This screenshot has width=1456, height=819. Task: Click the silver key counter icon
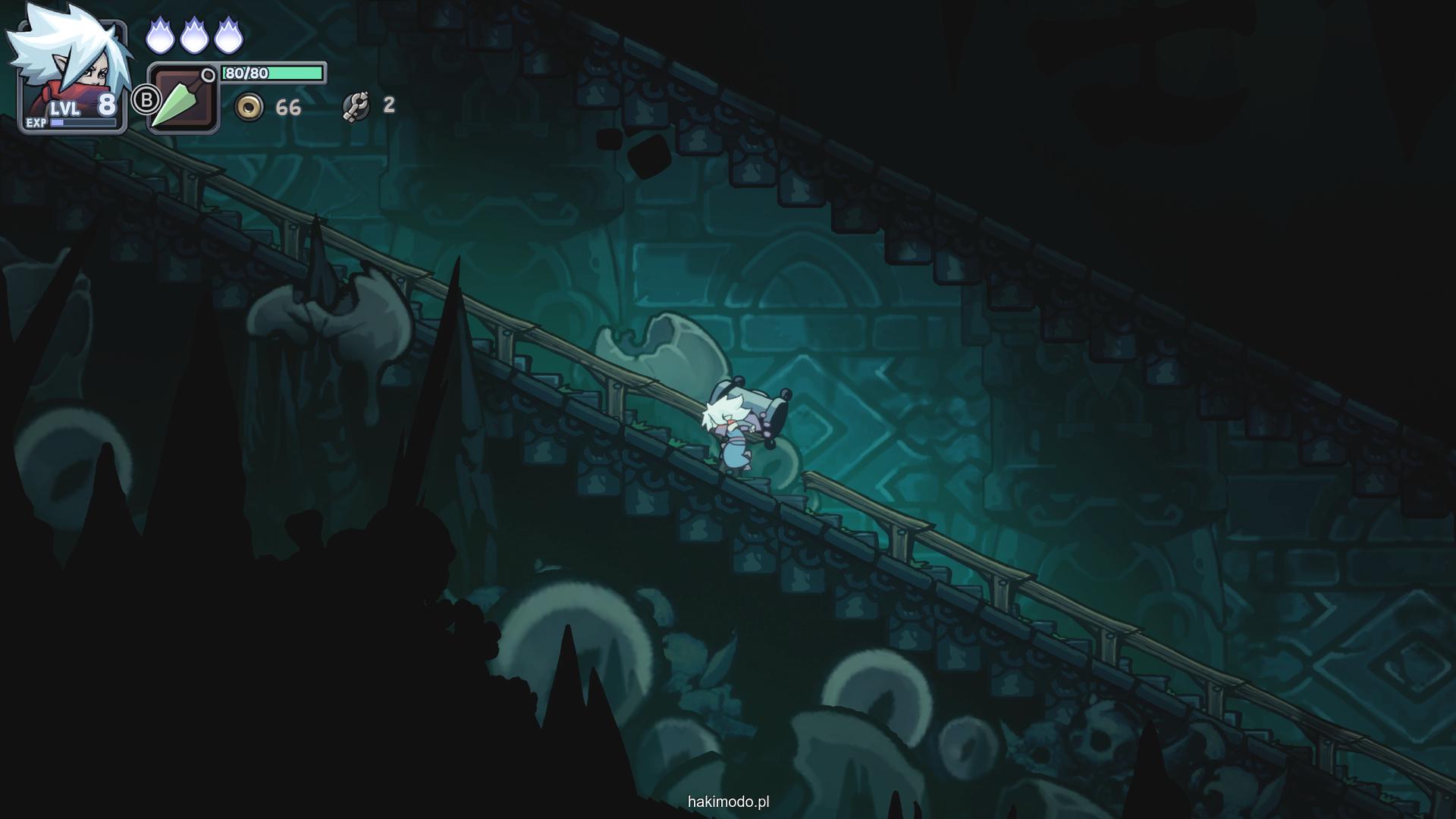point(356,106)
